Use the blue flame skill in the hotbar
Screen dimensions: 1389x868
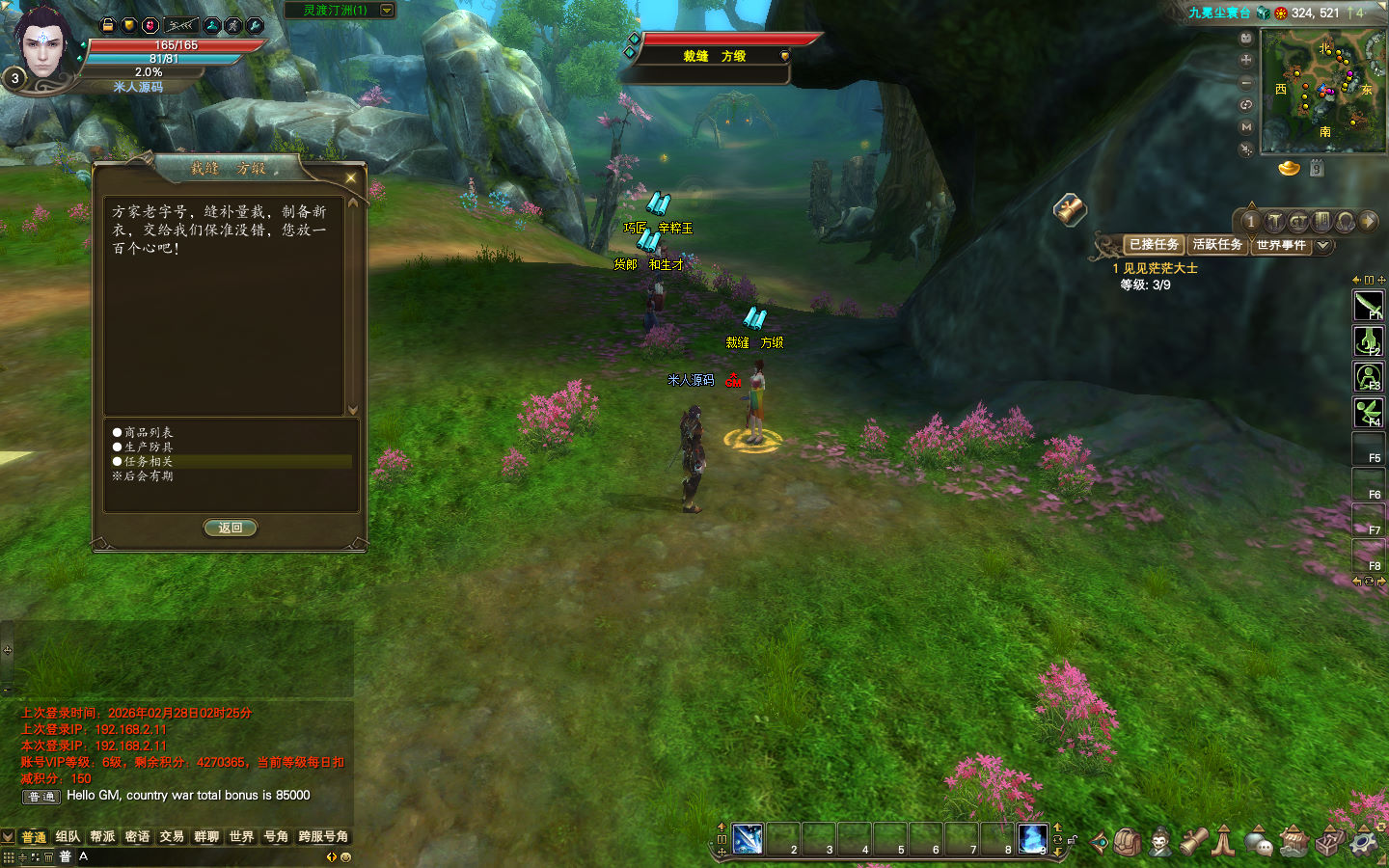coord(1032,838)
